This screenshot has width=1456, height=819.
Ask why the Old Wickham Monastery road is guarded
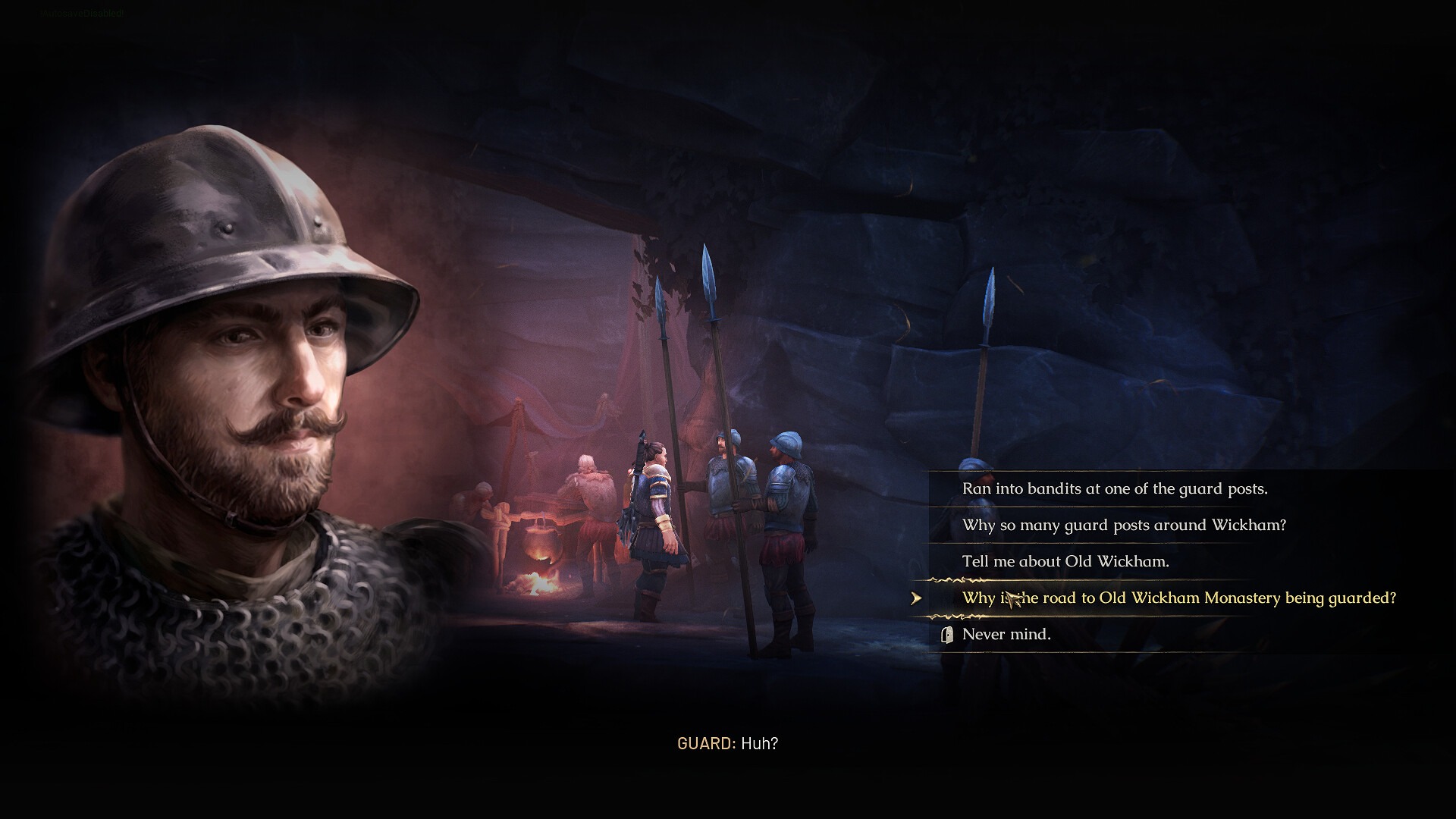(x=1178, y=598)
